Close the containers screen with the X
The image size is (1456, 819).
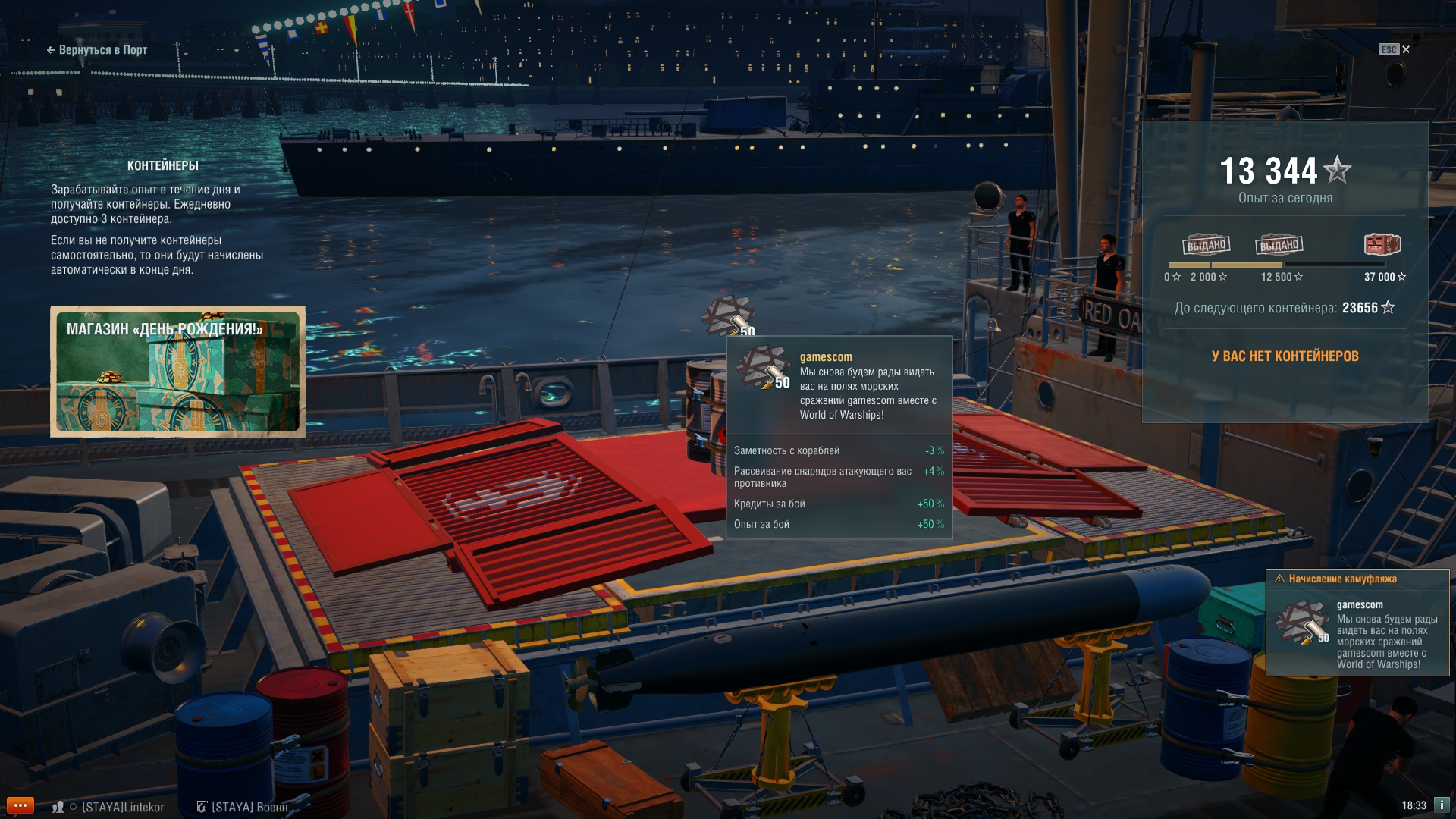[x=1406, y=49]
